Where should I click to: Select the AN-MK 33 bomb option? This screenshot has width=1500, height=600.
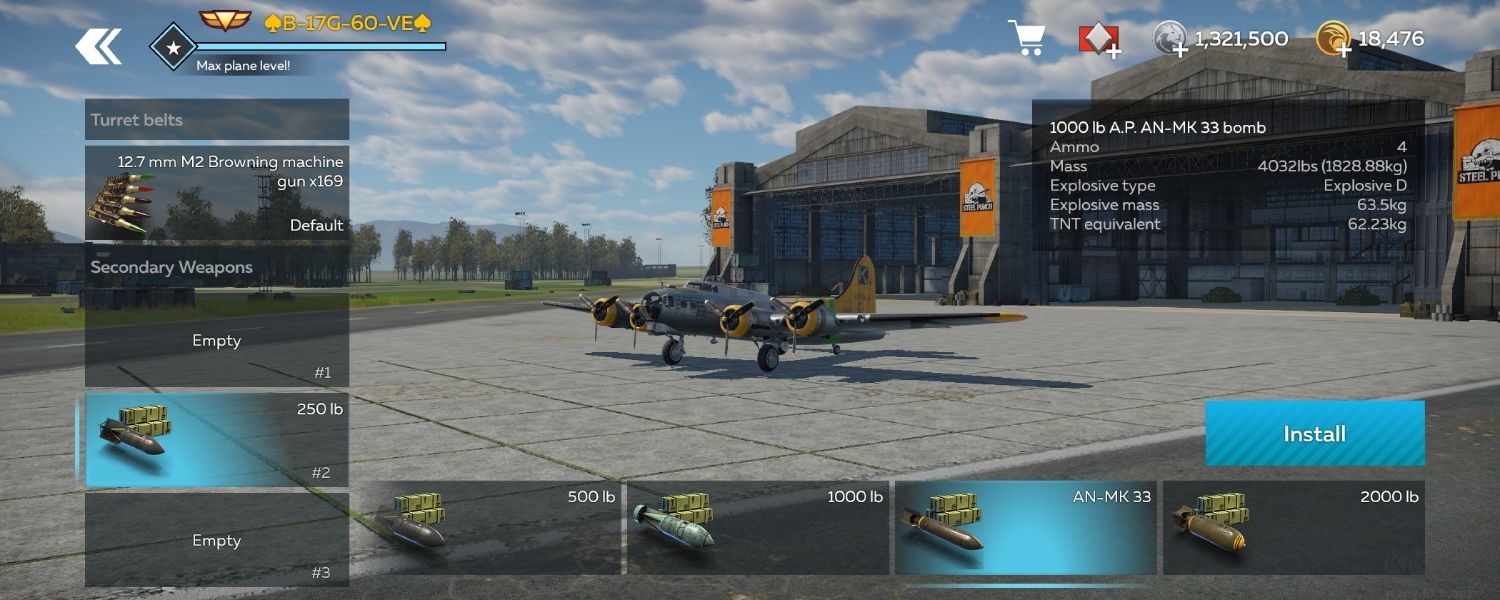tap(1026, 527)
